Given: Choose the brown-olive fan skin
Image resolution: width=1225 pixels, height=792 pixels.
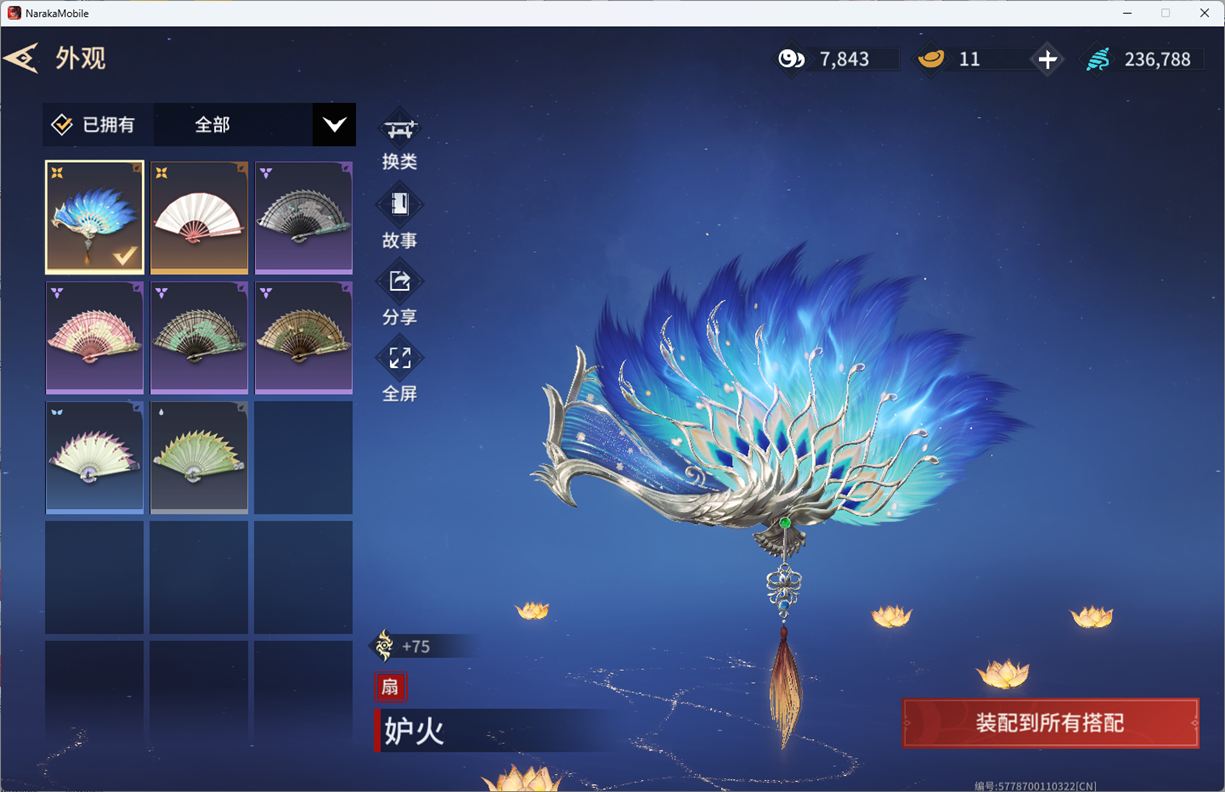Looking at the screenshot, I should click(x=304, y=337).
